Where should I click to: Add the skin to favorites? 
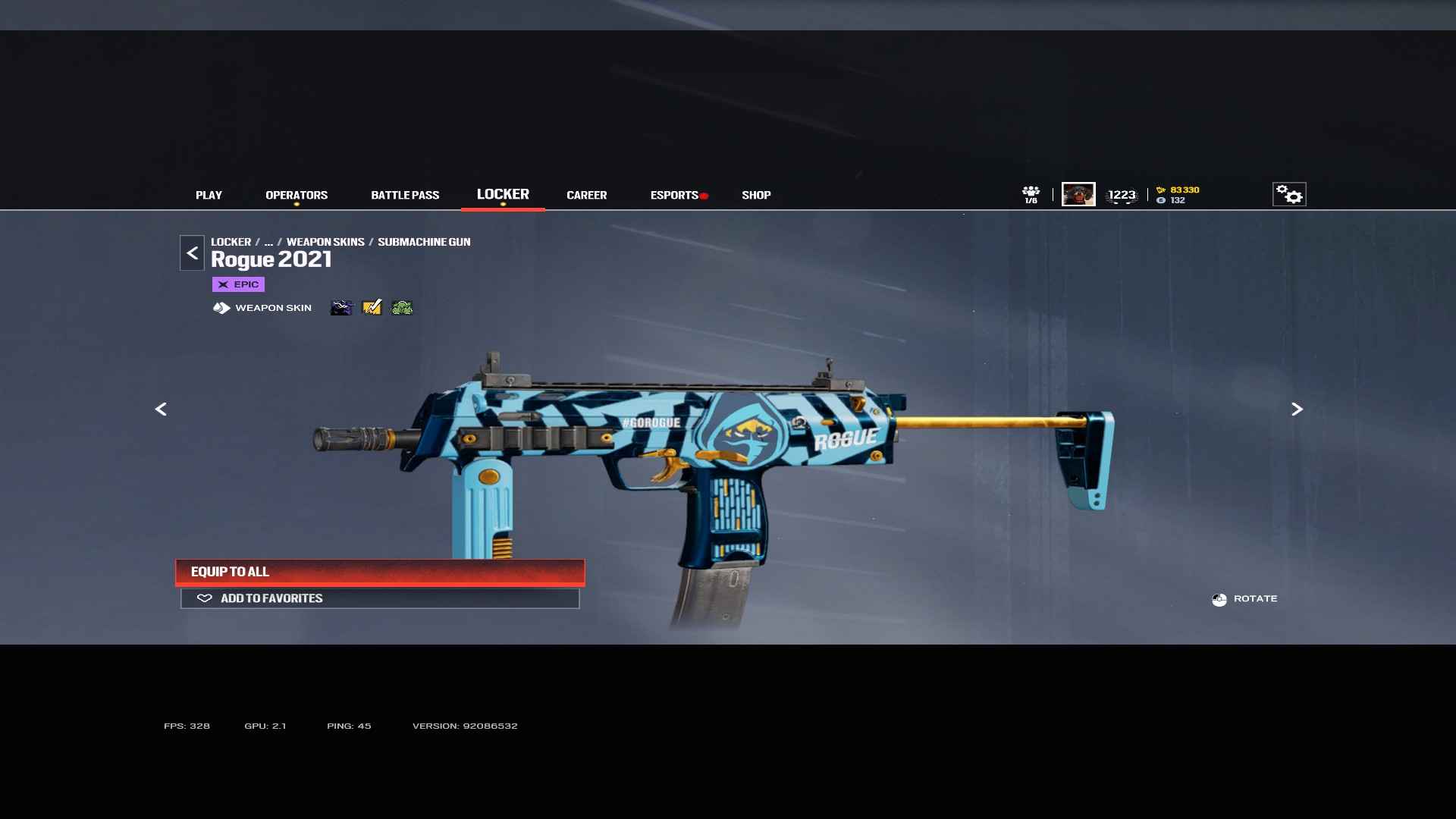click(380, 598)
